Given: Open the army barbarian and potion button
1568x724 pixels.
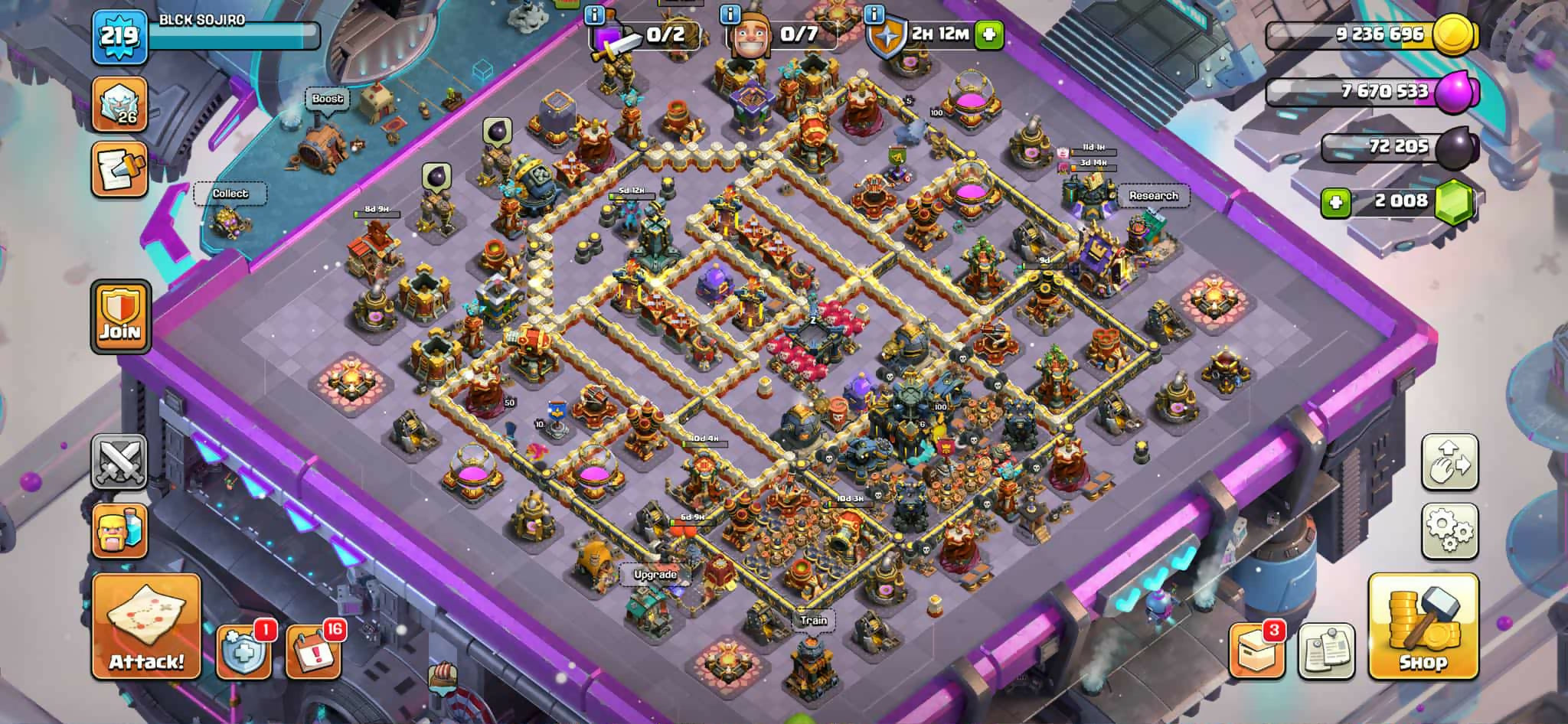Looking at the screenshot, I should pos(119,530).
